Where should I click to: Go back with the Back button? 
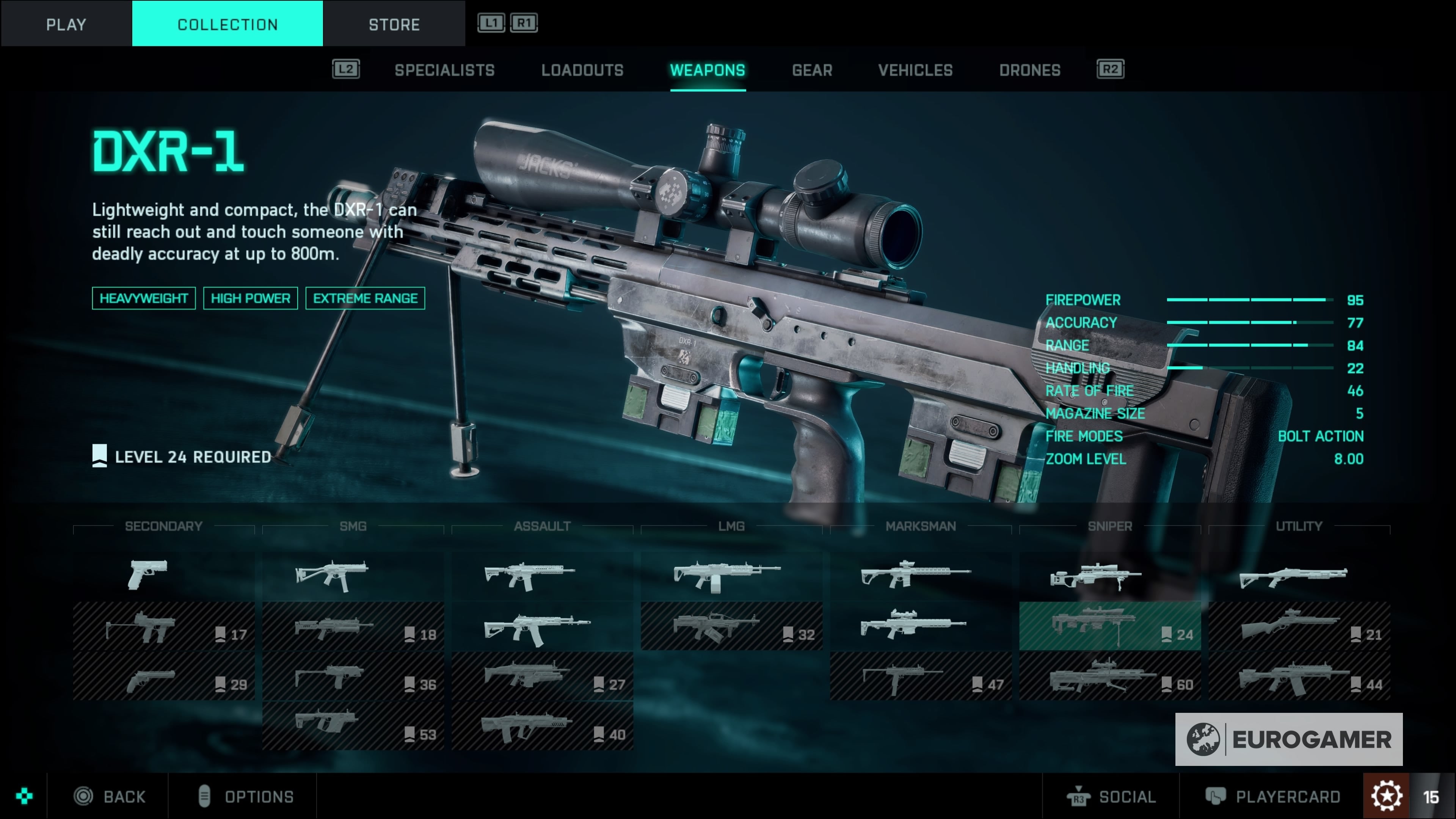click(x=110, y=796)
